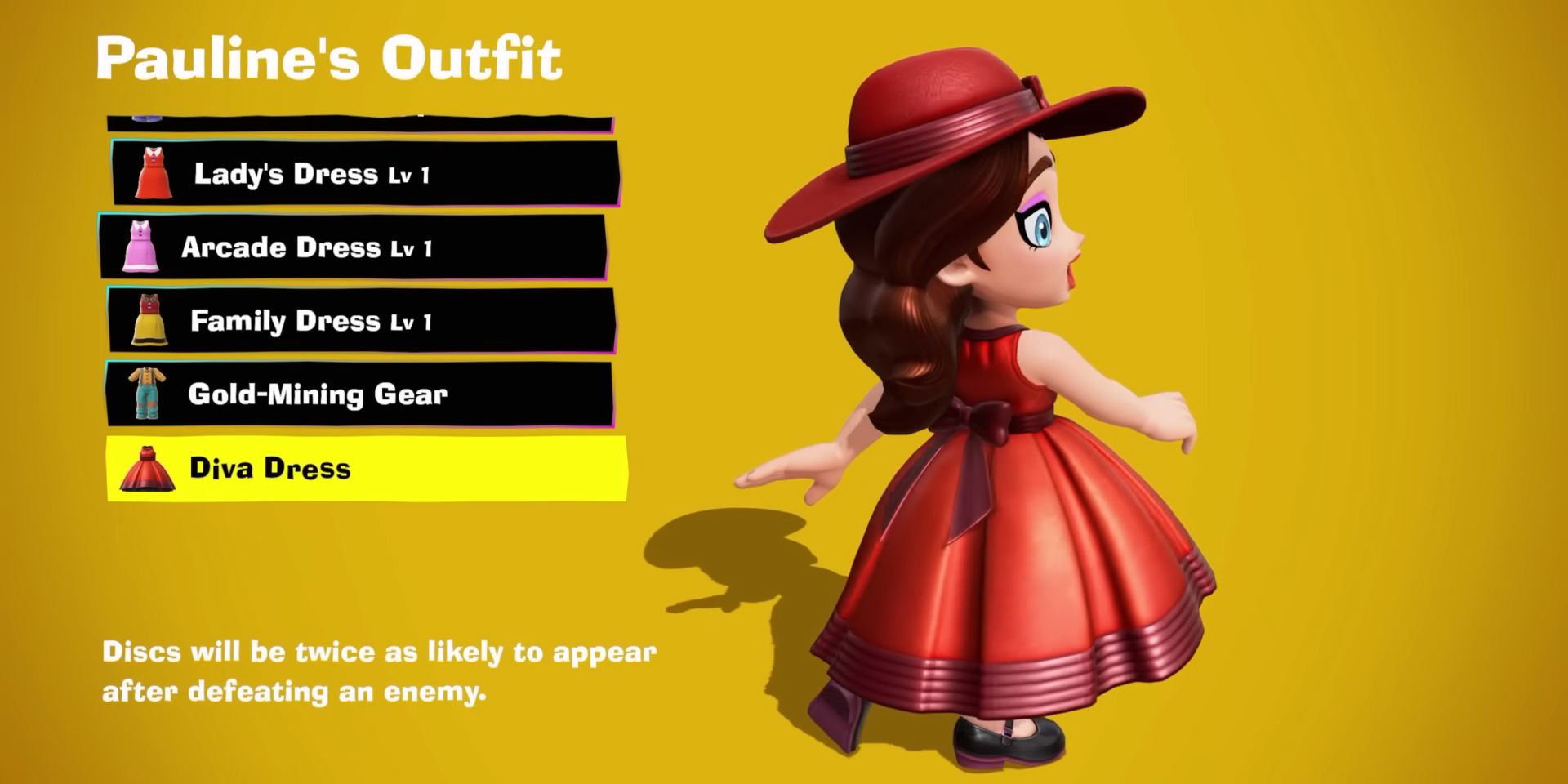
Task: Open the Family Dress entry for details
Action: point(359,321)
